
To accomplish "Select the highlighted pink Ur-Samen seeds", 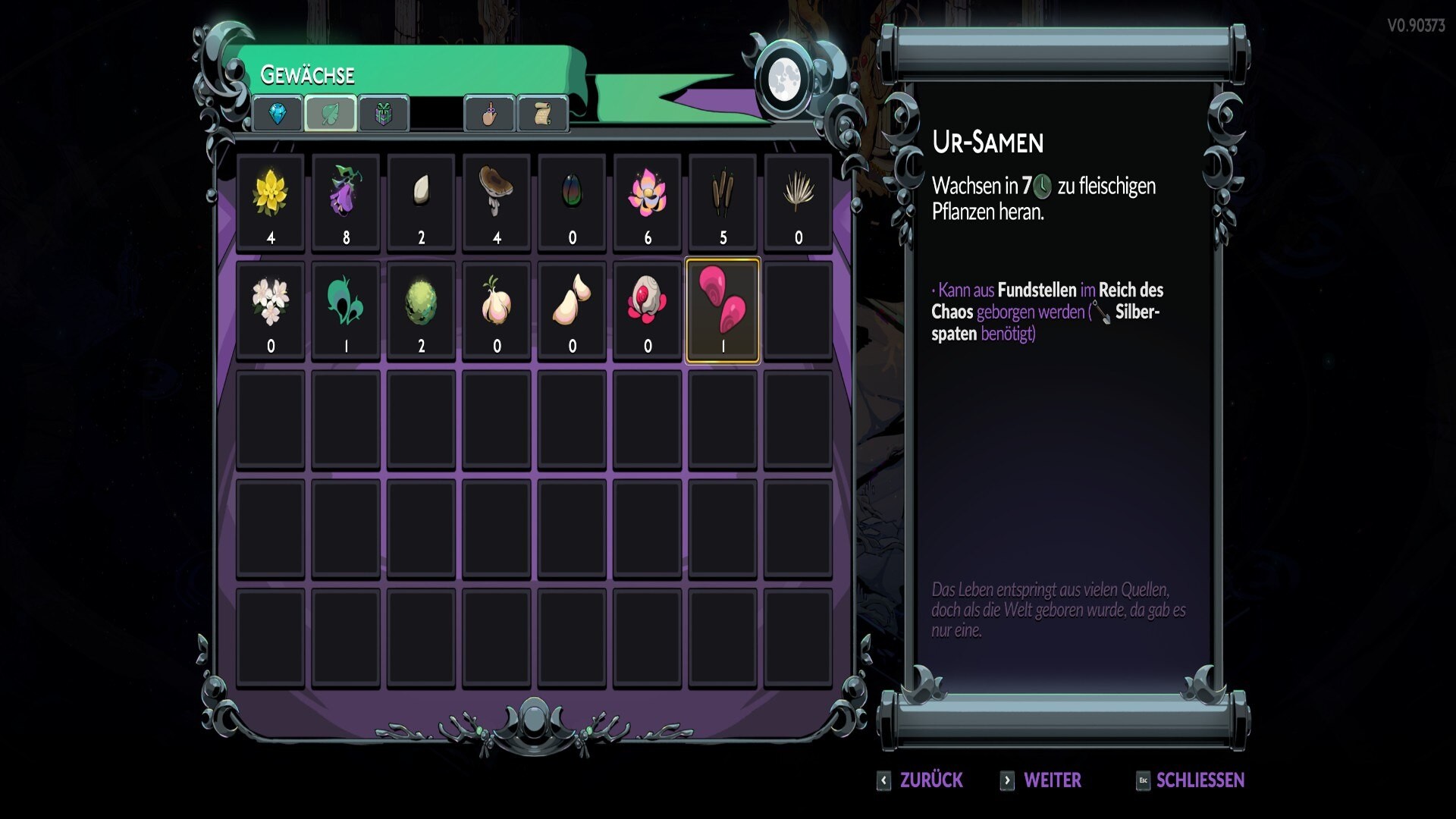I will (x=723, y=311).
